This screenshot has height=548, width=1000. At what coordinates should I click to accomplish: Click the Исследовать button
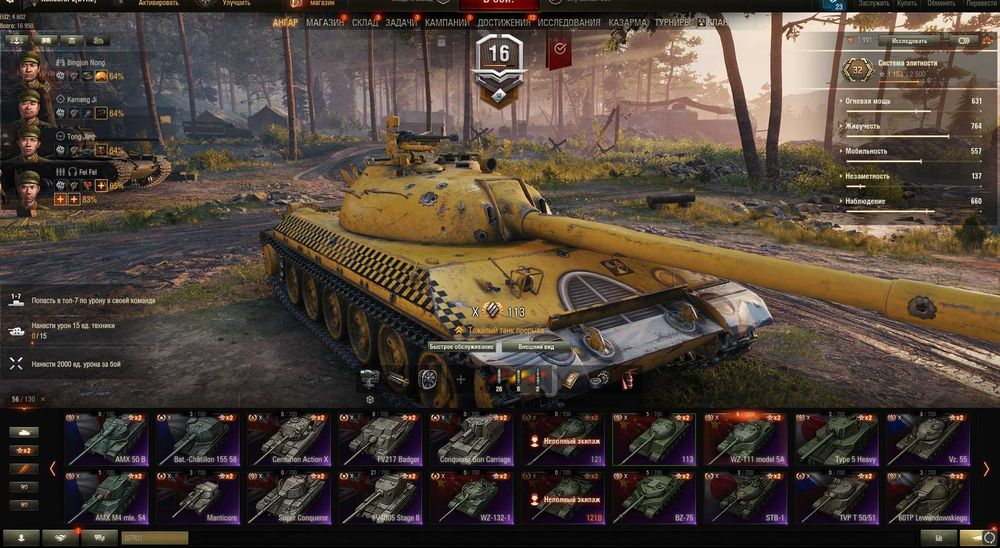click(909, 41)
